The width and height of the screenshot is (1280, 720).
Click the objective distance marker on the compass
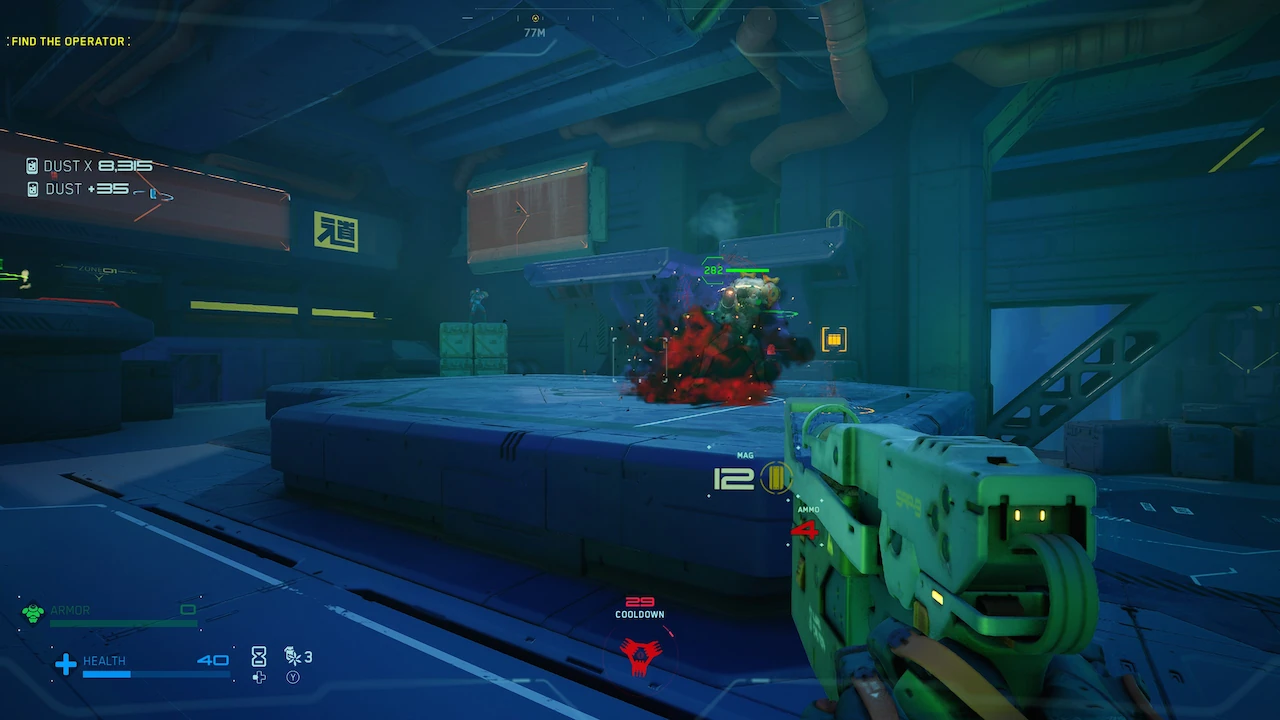click(x=535, y=19)
